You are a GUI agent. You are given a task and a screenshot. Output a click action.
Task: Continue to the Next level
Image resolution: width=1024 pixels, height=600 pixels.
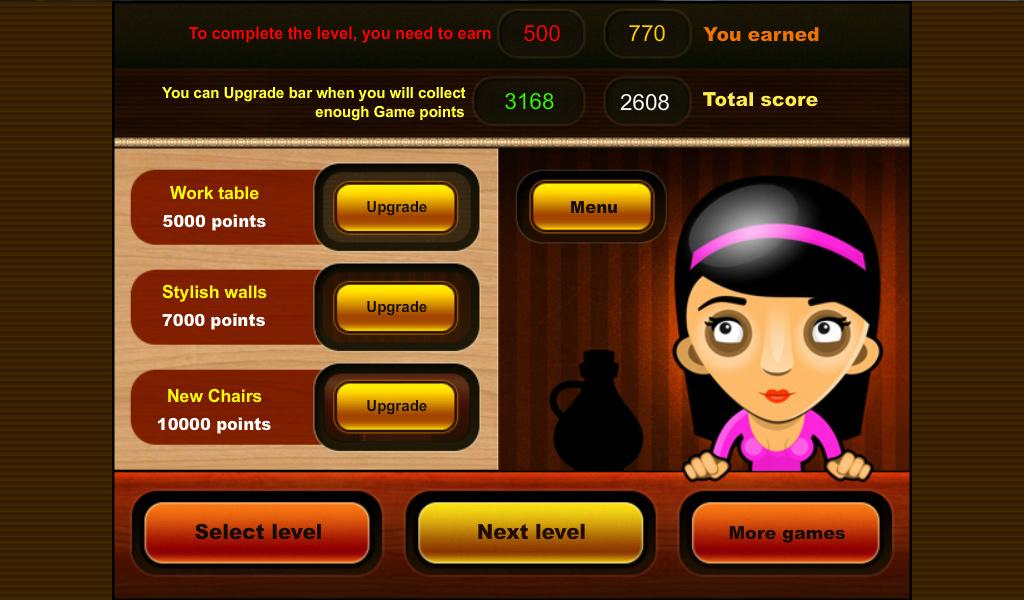point(530,532)
